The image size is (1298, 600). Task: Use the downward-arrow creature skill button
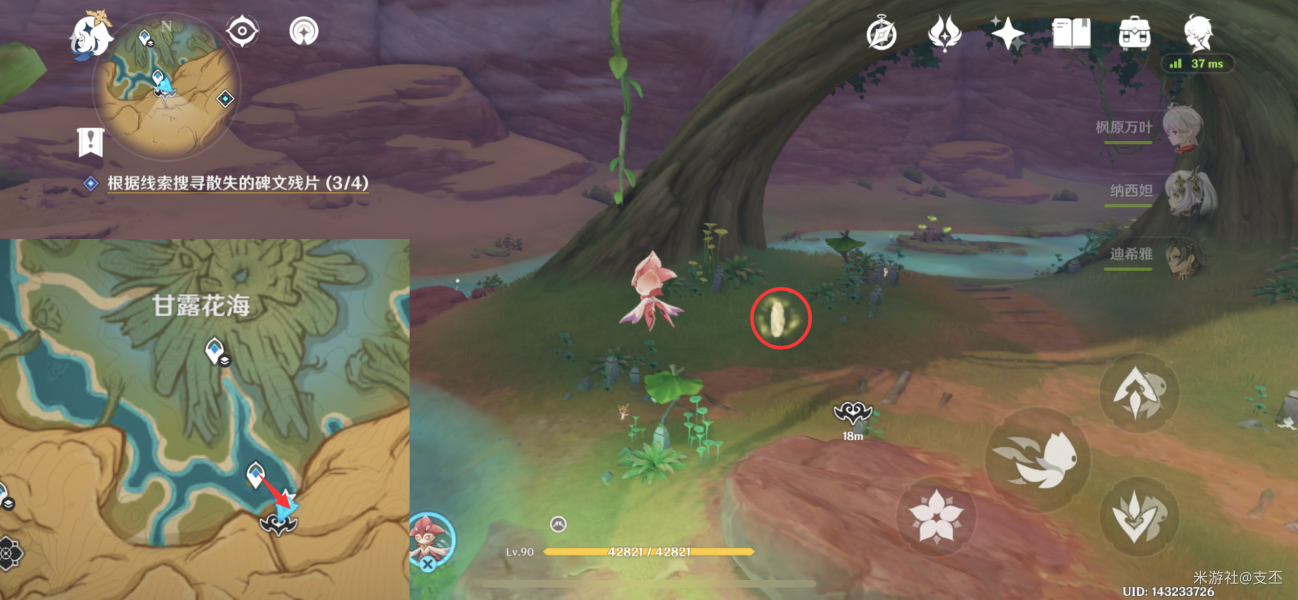click(1140, 516)
